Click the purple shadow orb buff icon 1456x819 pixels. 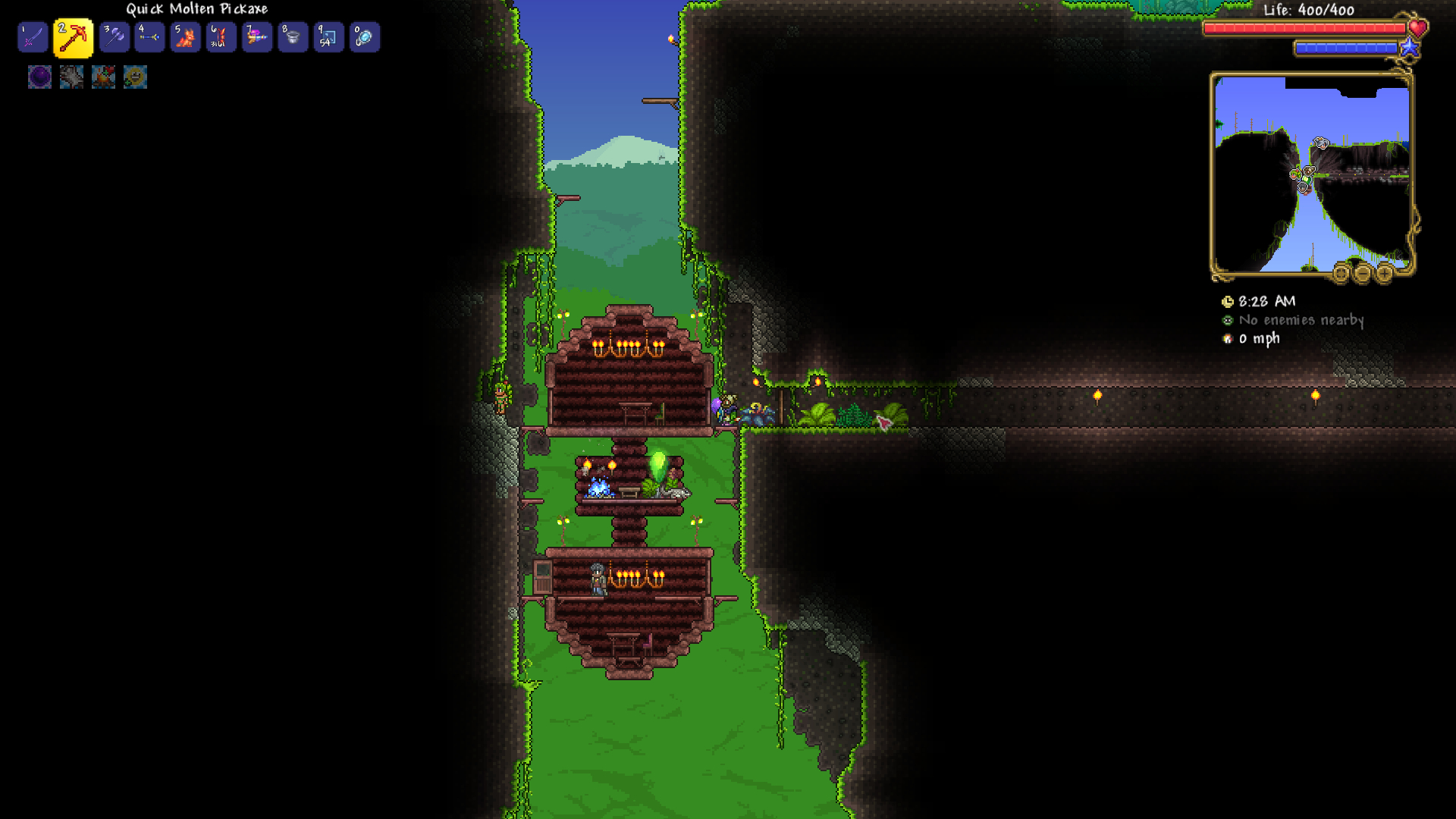pyautogui.click(x=39, y=77)
